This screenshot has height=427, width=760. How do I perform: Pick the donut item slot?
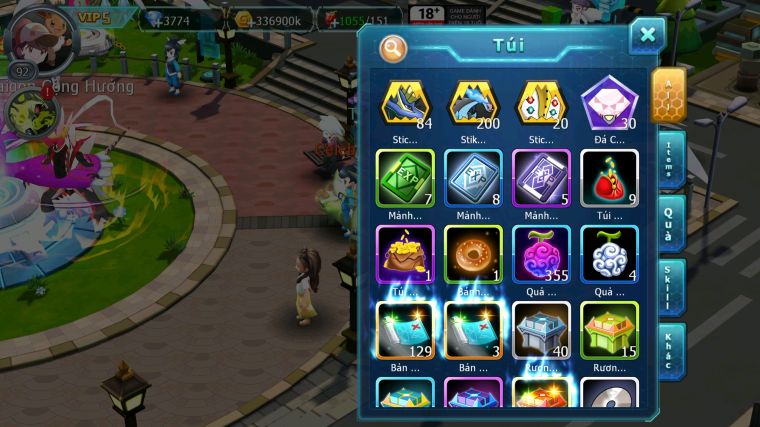click(x=473, y=254)
